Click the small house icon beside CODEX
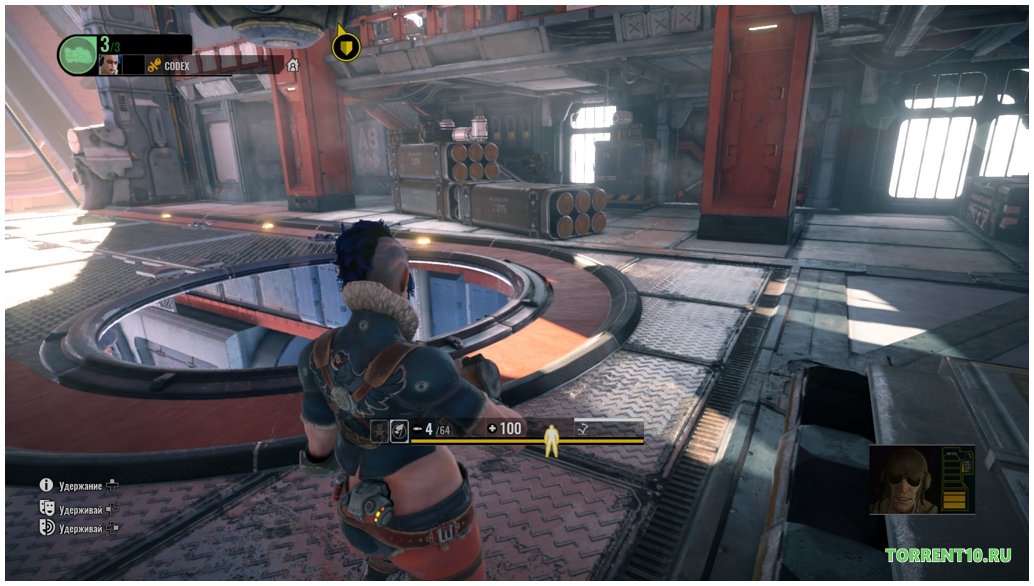Image resolution: width=1034 pixels, height=586 pixels. (293, 65)
